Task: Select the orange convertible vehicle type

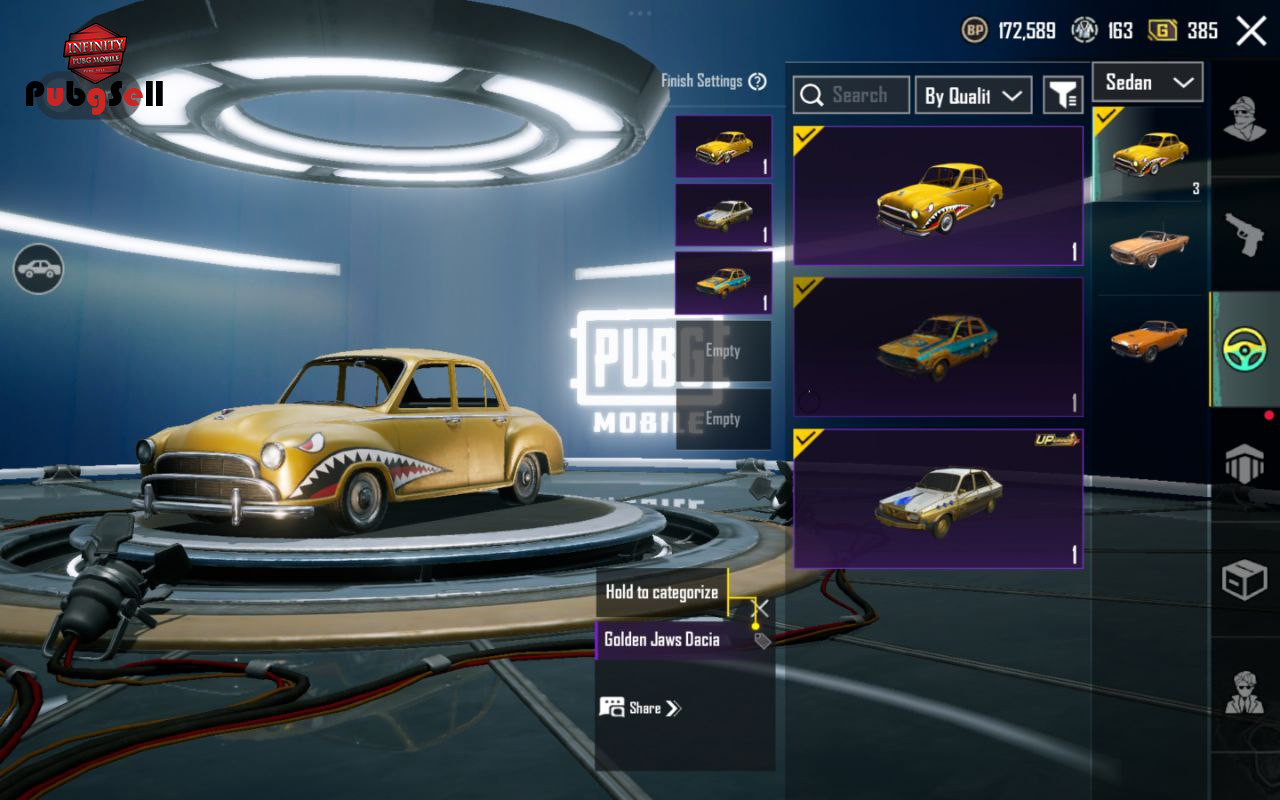Action: (1149, 246)
